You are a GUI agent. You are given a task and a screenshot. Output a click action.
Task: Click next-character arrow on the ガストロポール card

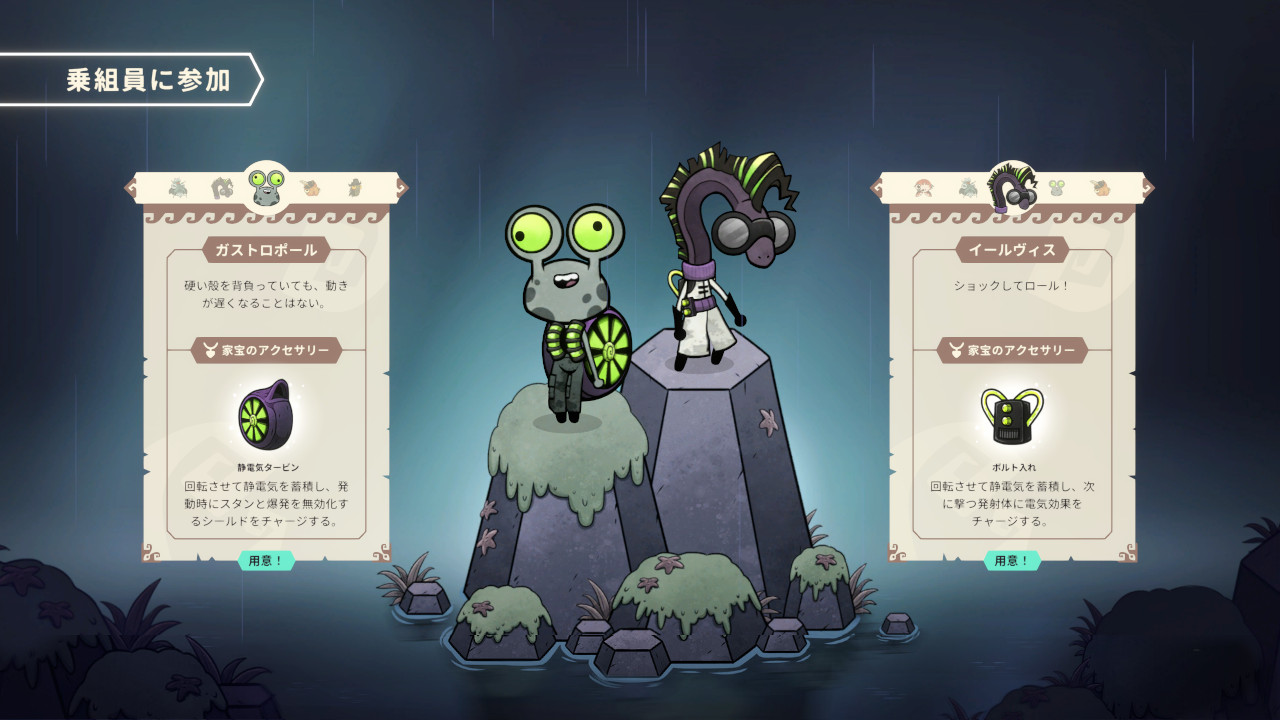click(402, 187)
